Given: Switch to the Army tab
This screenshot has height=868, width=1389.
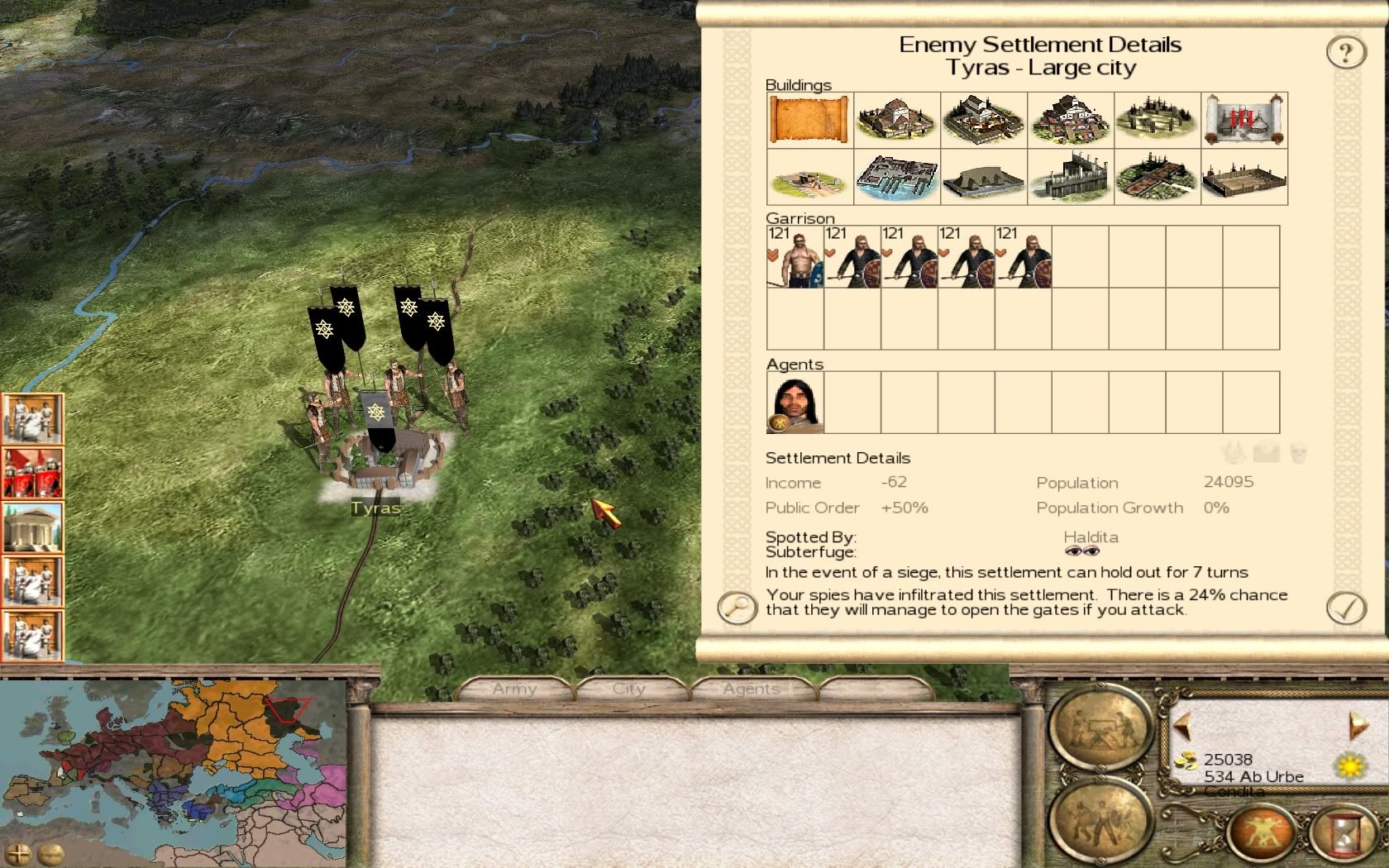Looking at the screenshot, I should tap(514, 689).
